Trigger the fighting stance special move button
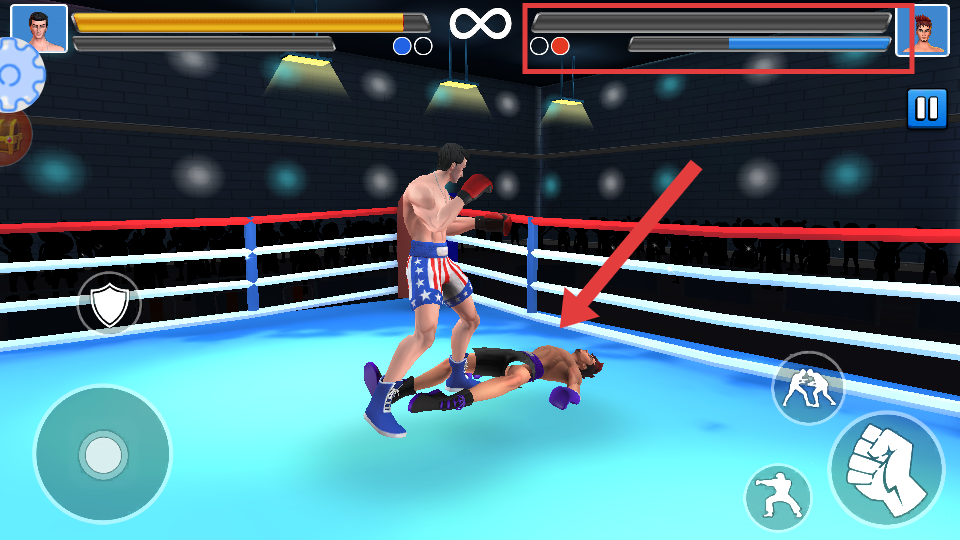 click(x=778, y=497)
